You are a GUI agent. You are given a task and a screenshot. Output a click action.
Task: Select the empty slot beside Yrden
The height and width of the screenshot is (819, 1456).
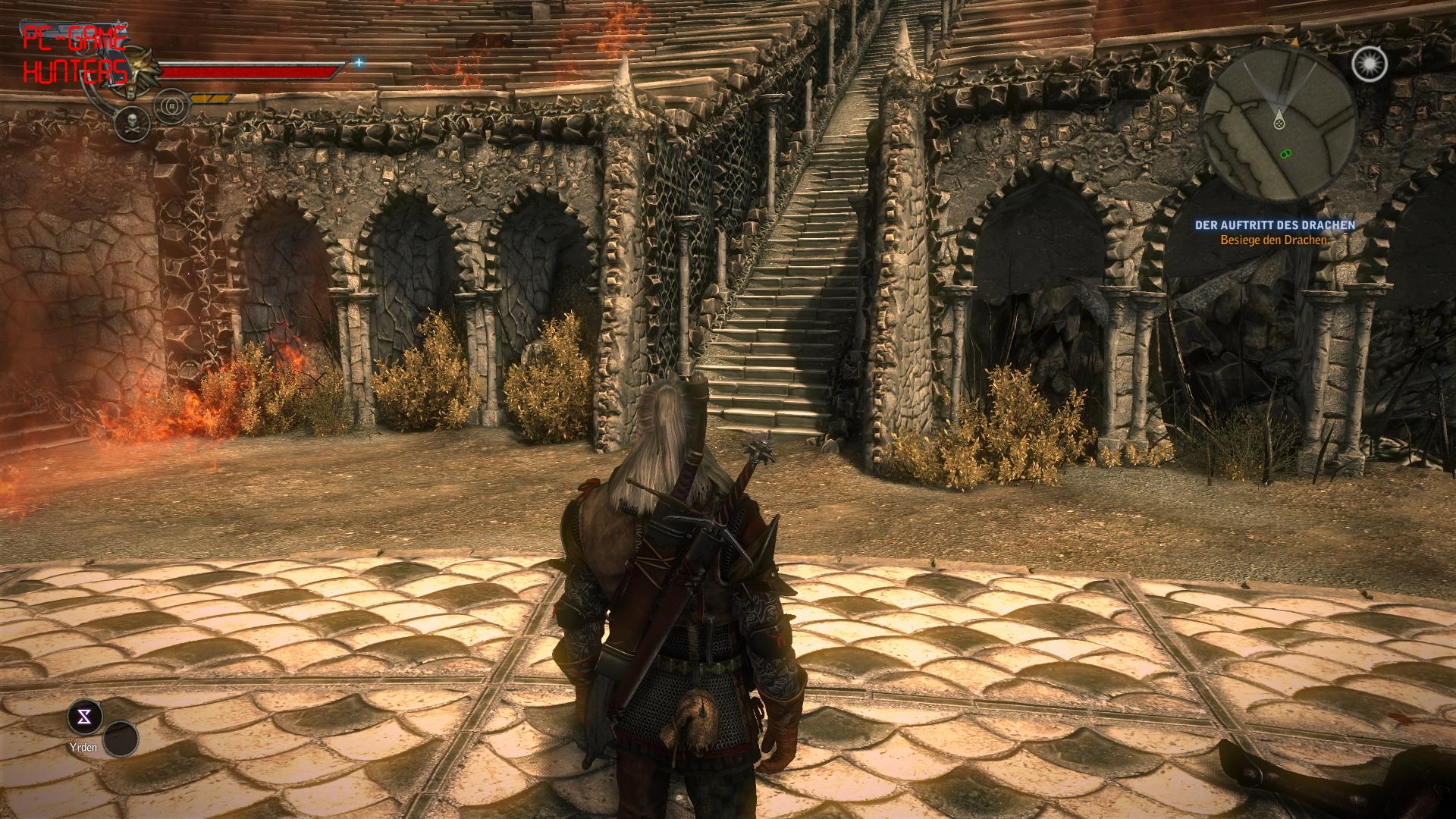pos(121,739)
